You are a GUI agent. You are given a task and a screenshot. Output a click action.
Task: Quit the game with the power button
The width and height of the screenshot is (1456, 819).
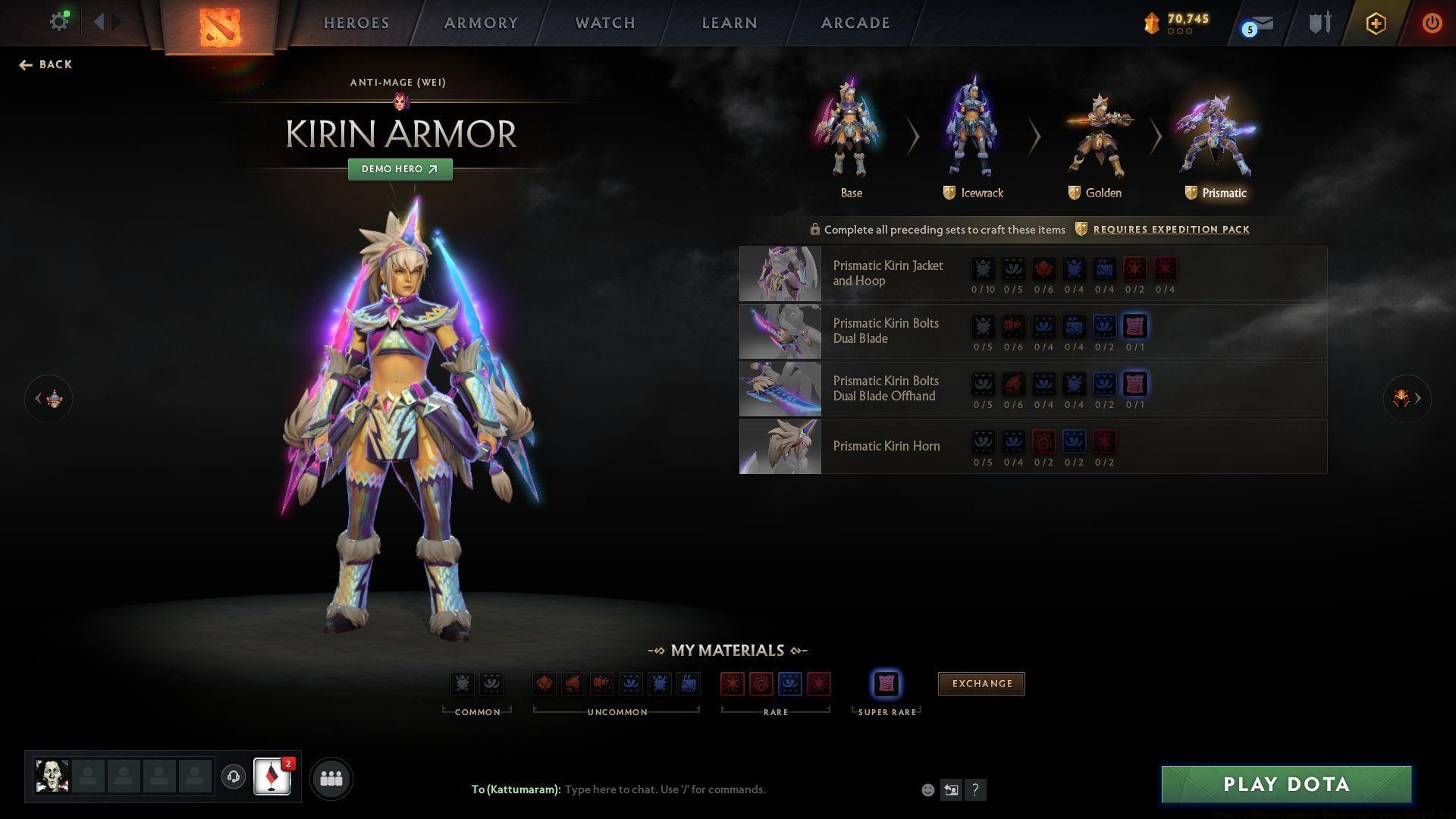(1431, 23)
